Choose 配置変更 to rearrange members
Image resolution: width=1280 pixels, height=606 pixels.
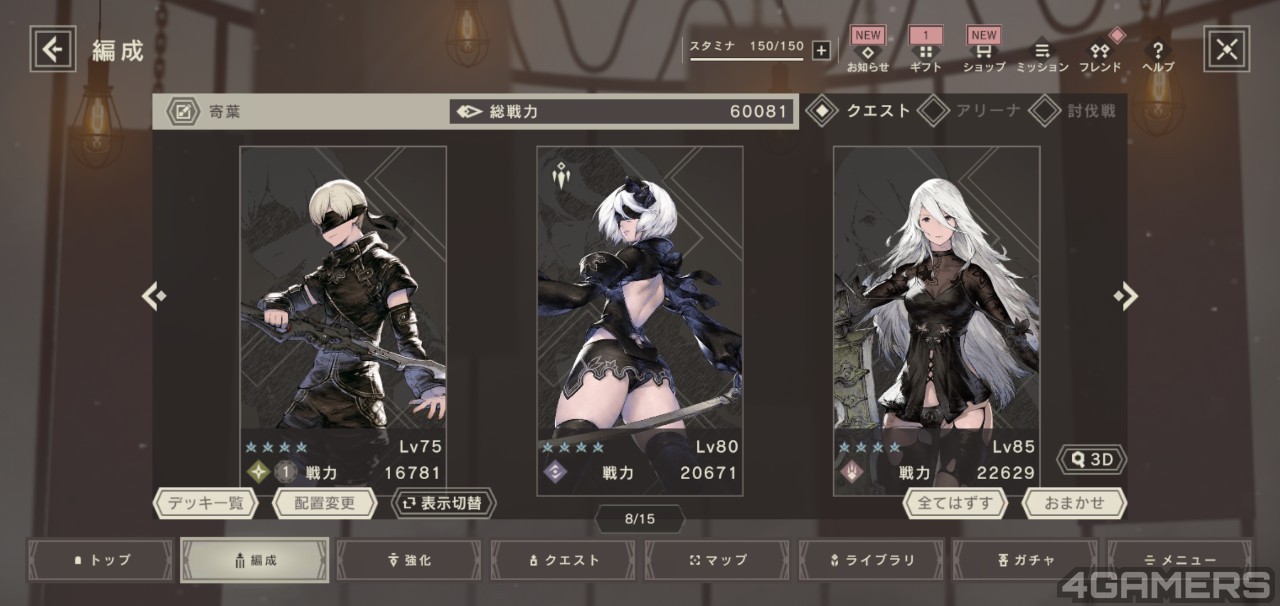(x=325, y=503)
